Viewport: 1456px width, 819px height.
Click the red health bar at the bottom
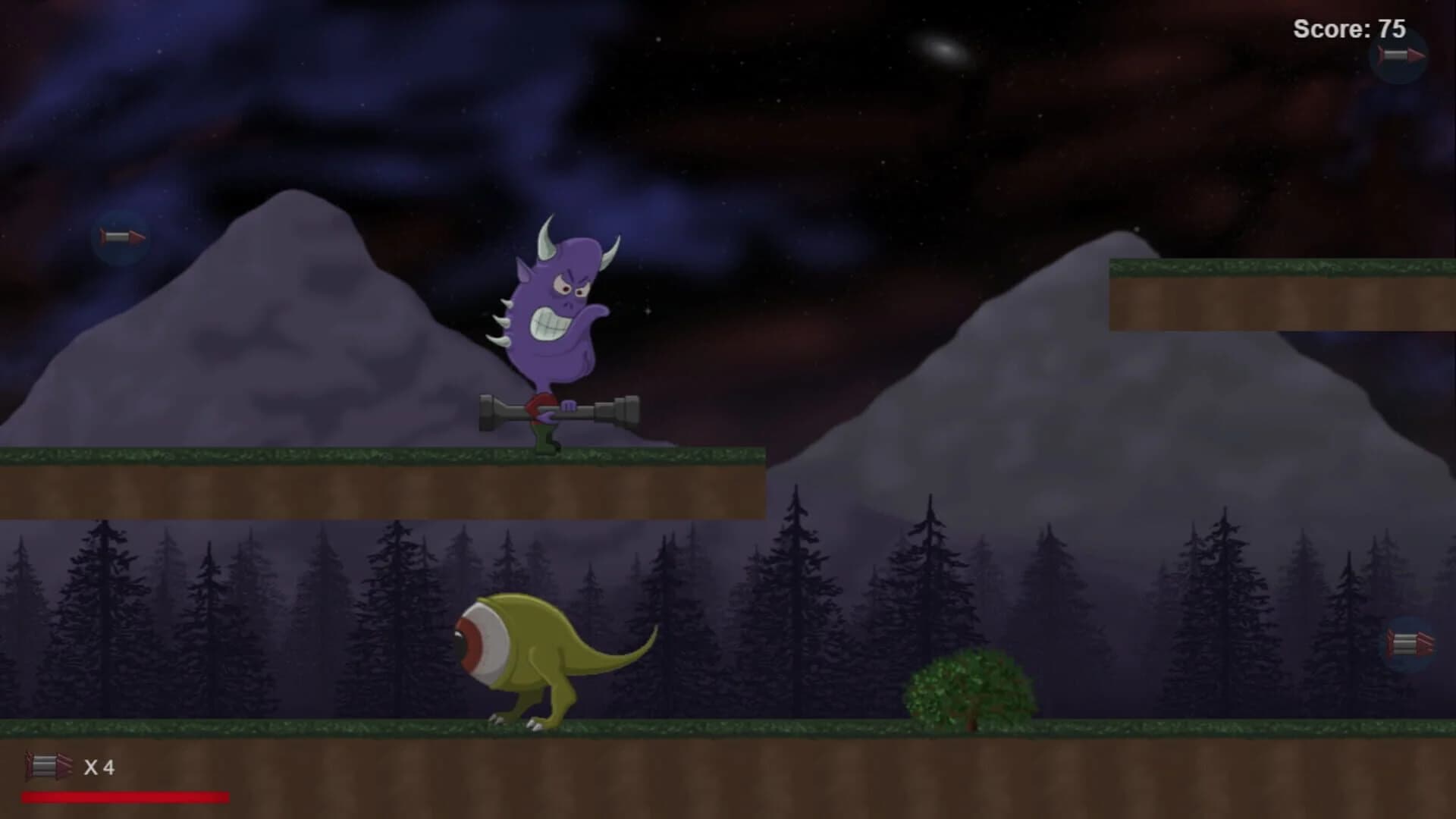[125, 796]
